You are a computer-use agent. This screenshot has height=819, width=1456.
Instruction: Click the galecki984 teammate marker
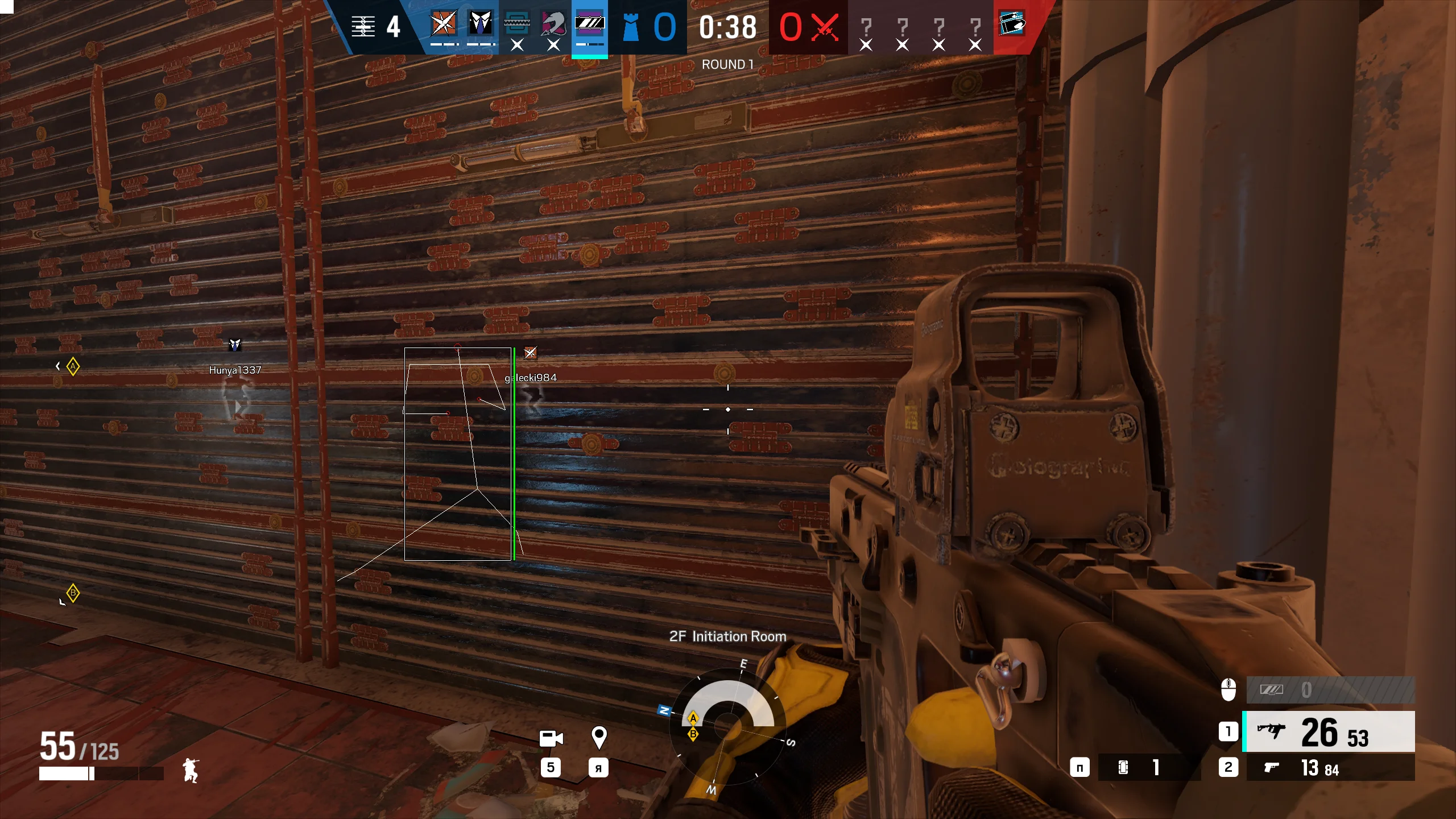[530, 353]
